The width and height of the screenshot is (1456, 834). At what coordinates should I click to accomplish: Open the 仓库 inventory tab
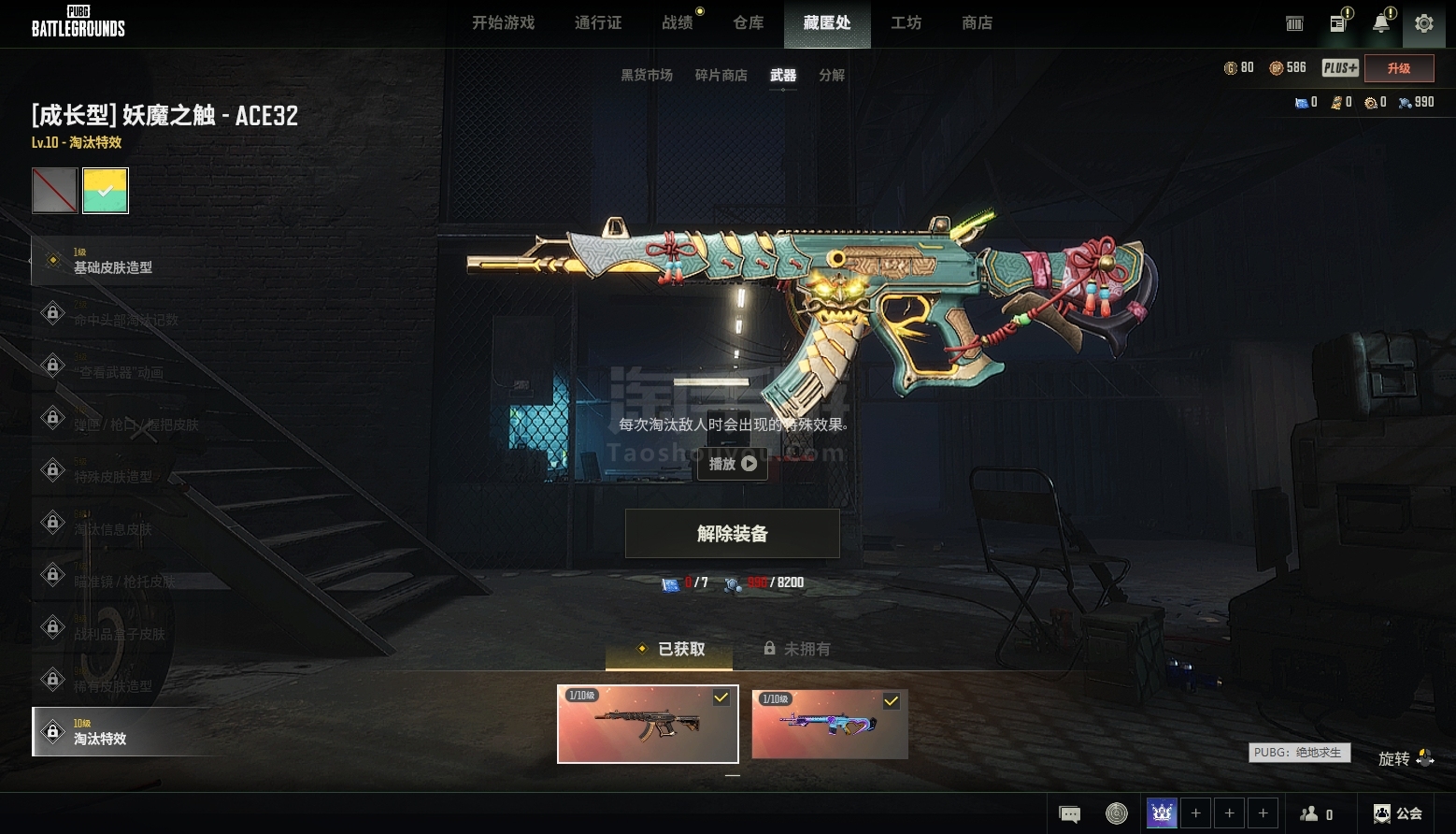pyautogui.click(x=749, y=23)
